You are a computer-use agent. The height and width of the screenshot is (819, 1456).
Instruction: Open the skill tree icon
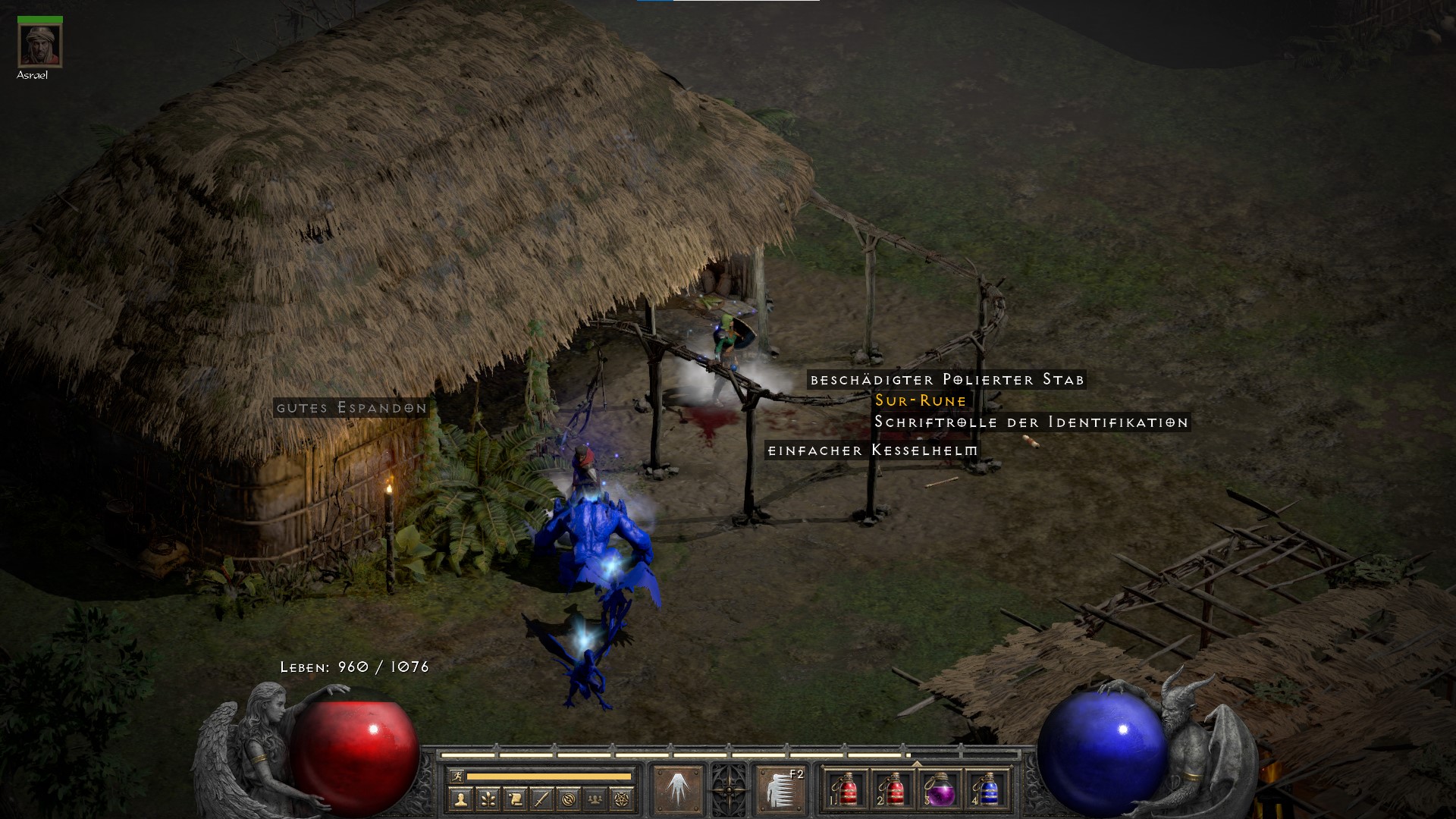click(489, 799)
